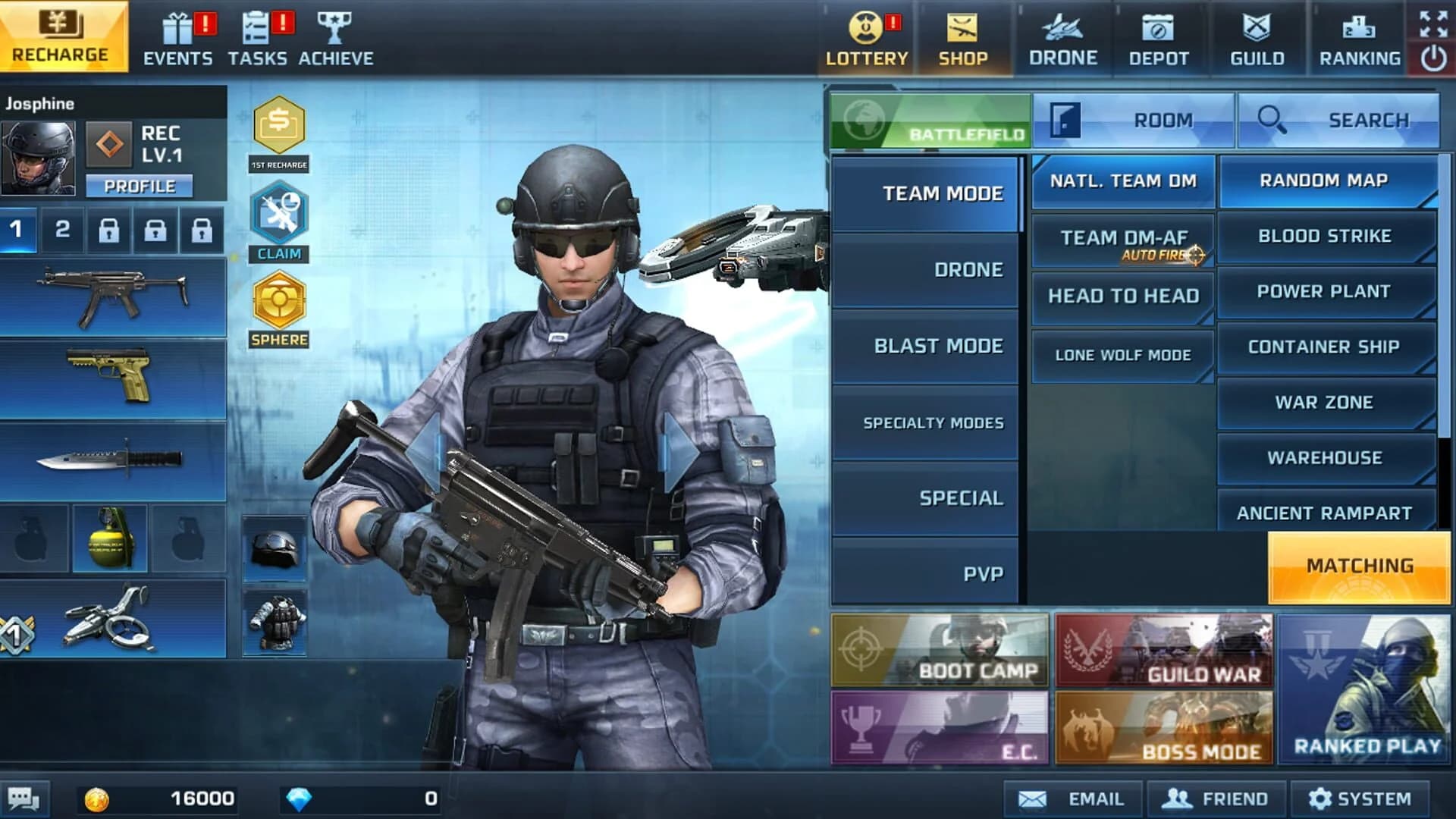Screen dimensions: 1456x819
Task: Open the Guild panel
Action: (1255, 38)
